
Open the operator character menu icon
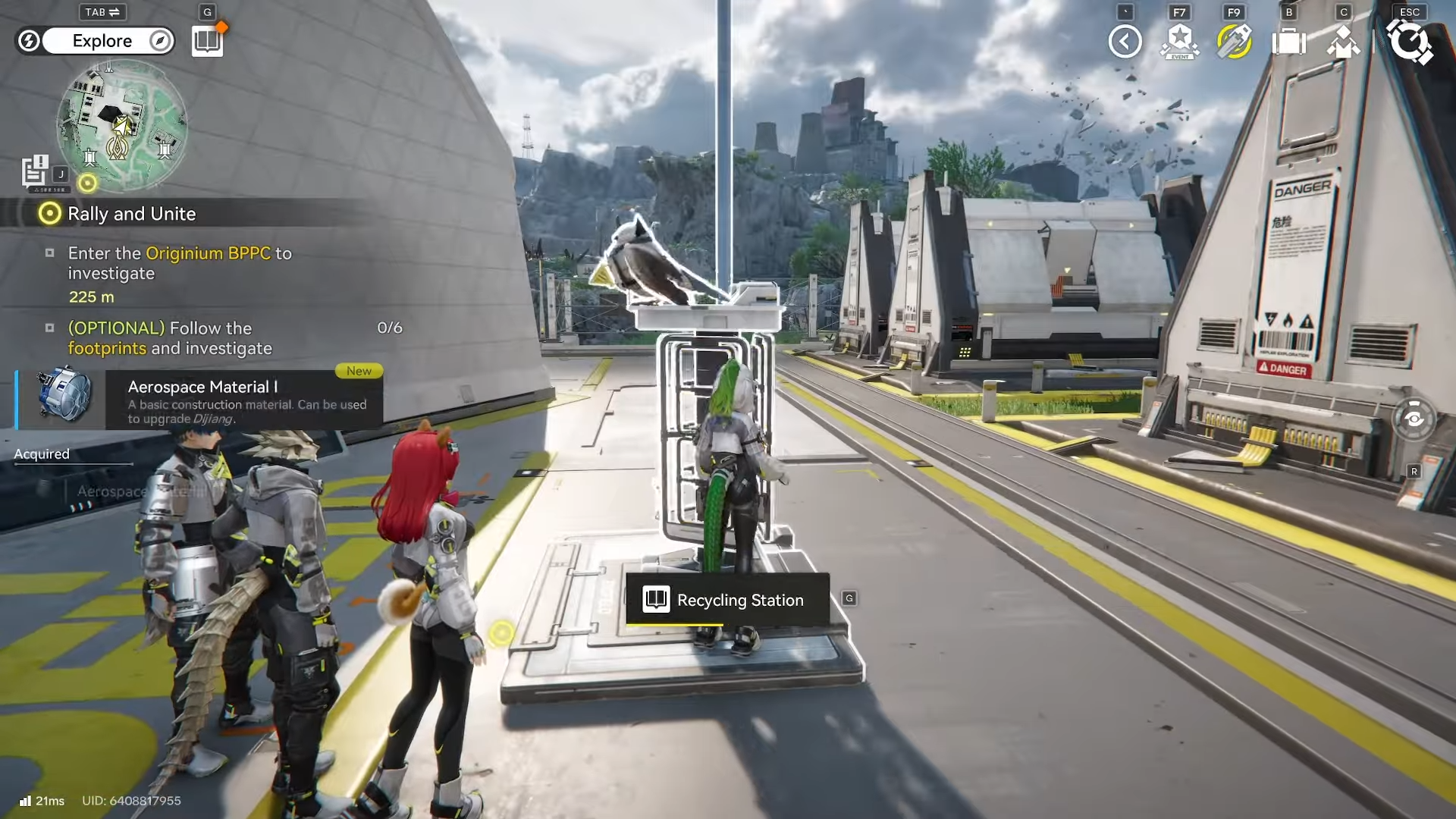[x=1343, y=42]
